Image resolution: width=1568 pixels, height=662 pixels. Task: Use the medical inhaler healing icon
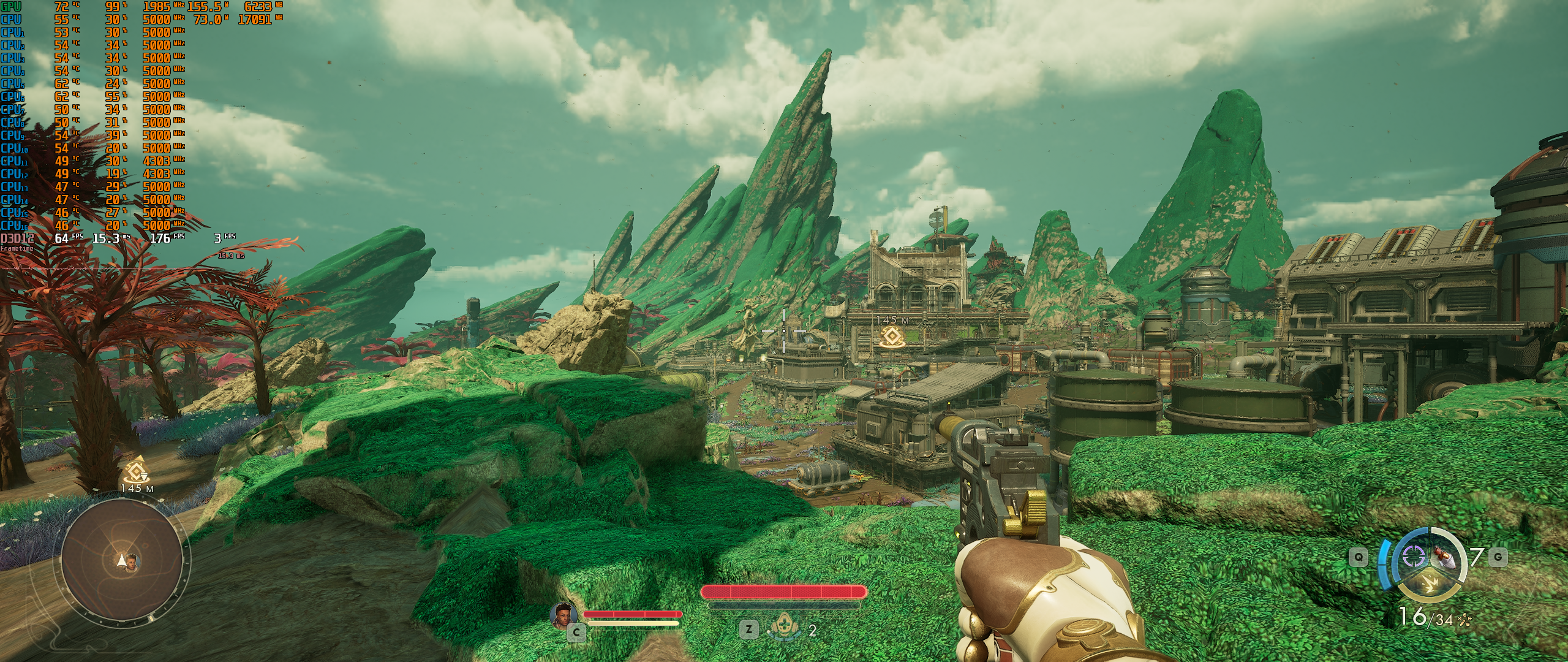pyautogui.click(x=782, y=628)
